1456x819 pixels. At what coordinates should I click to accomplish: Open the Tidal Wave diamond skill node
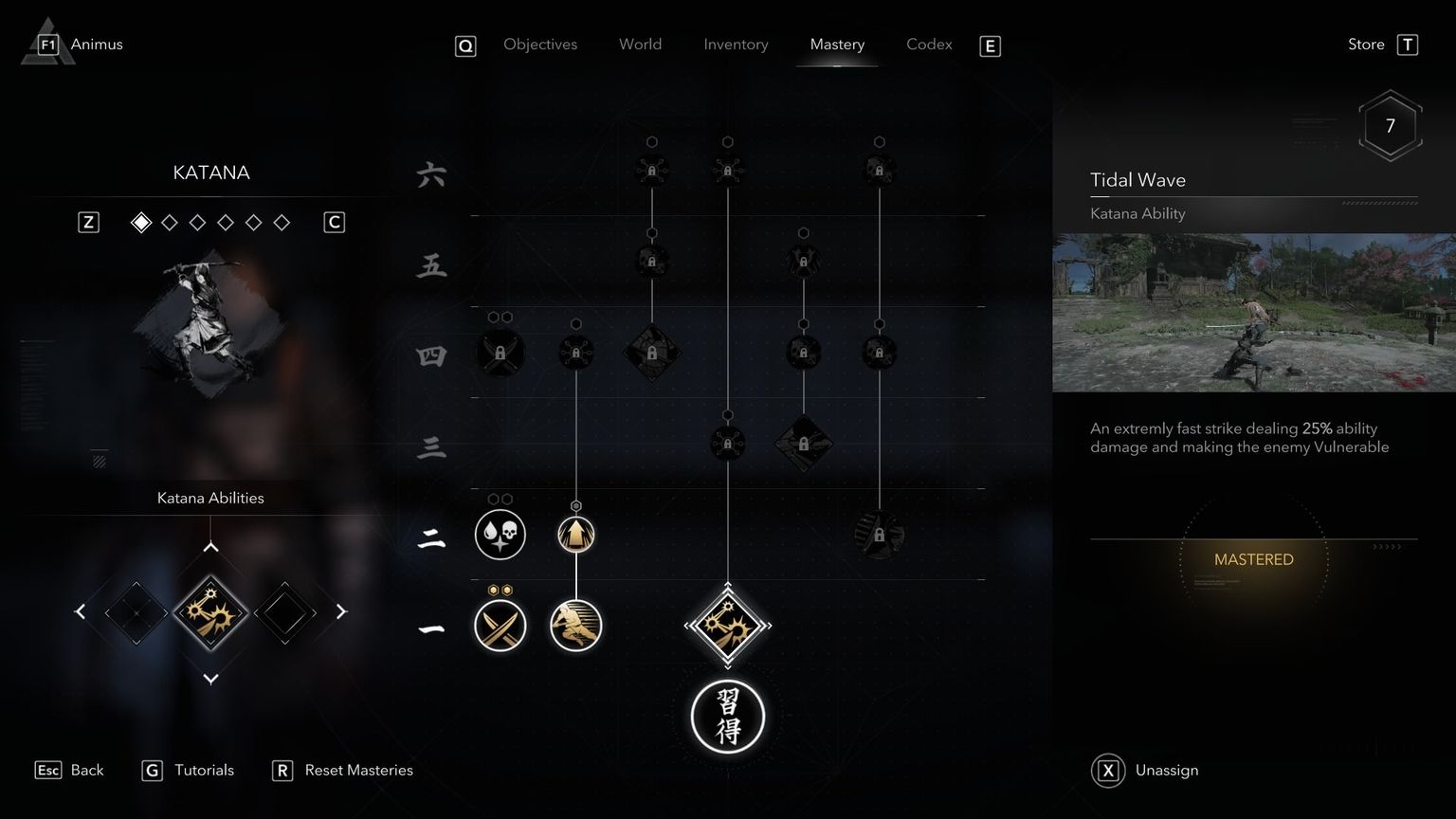727,626
